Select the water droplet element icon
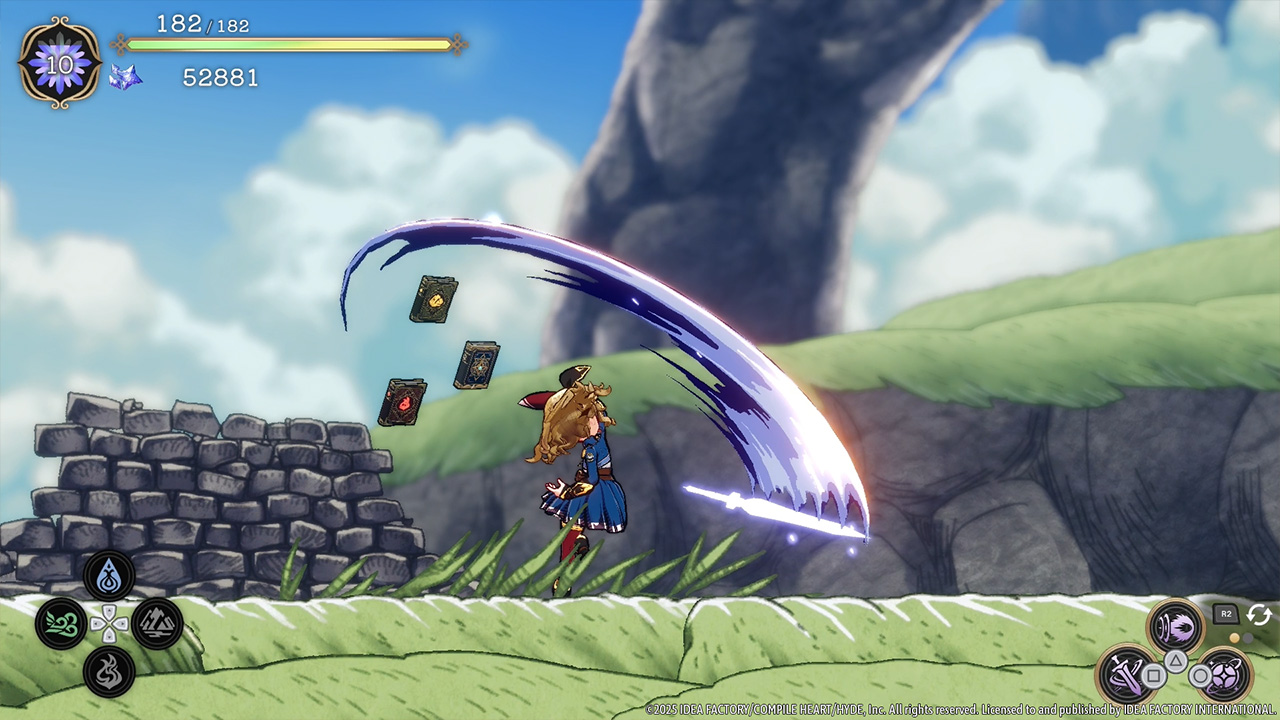 coord(109,576)
